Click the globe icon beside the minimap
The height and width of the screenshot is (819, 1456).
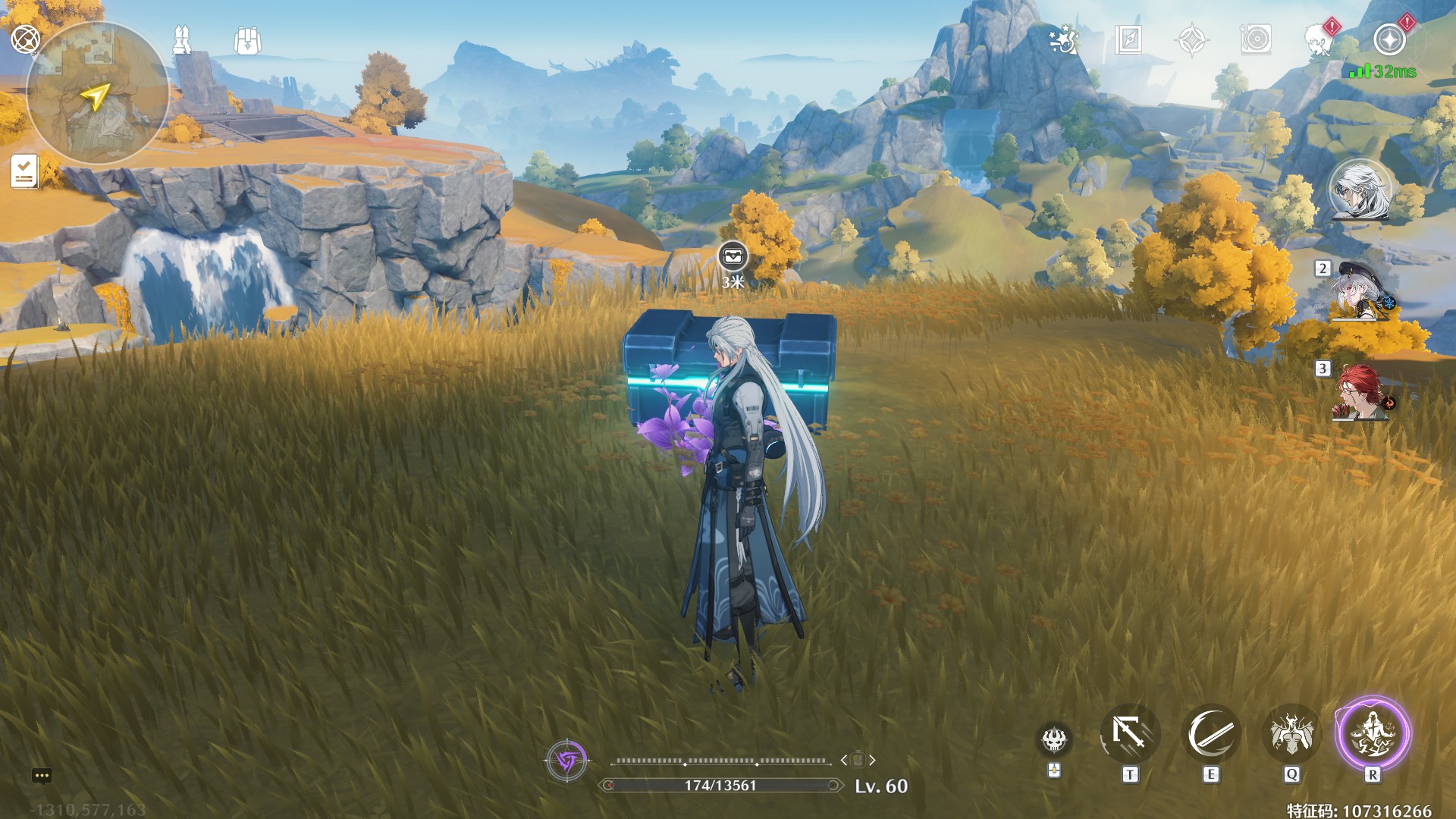click(x=25, y=38)
